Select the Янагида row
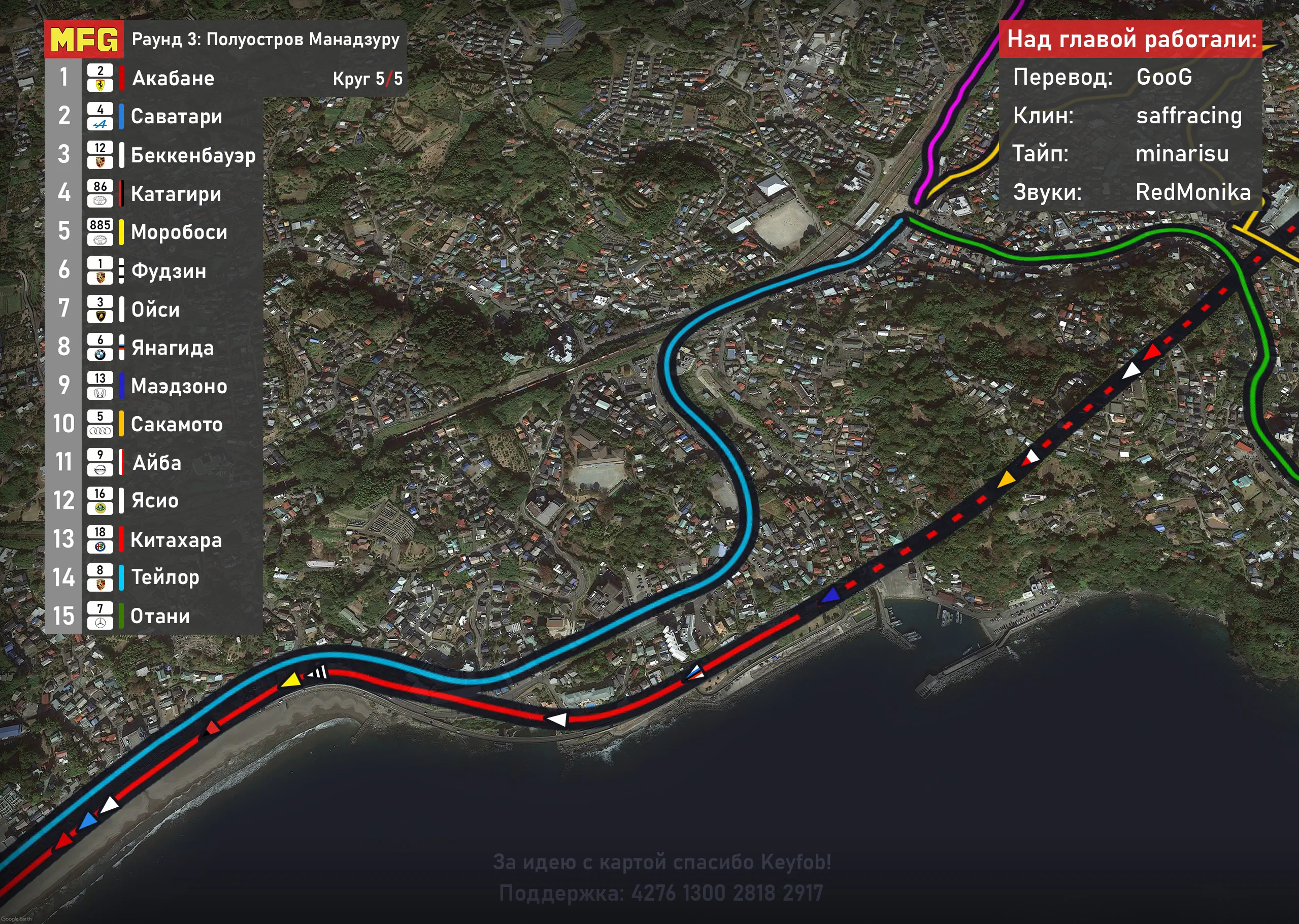This screenshot has width=1299, height=924. pyautogui.click(x=172, y=348)
